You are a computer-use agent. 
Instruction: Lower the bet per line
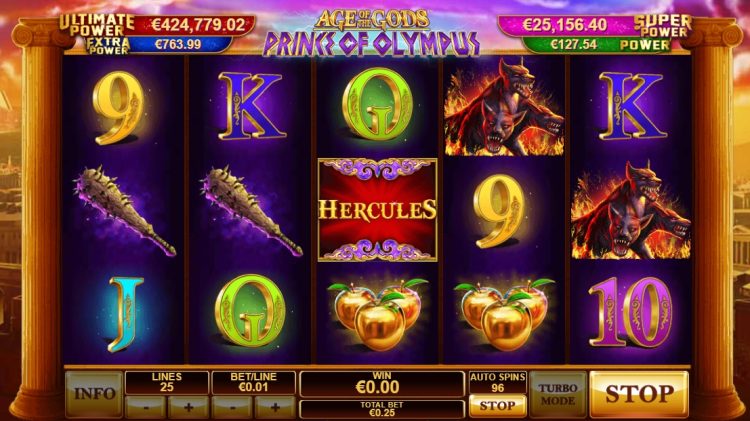pos(232,407)
